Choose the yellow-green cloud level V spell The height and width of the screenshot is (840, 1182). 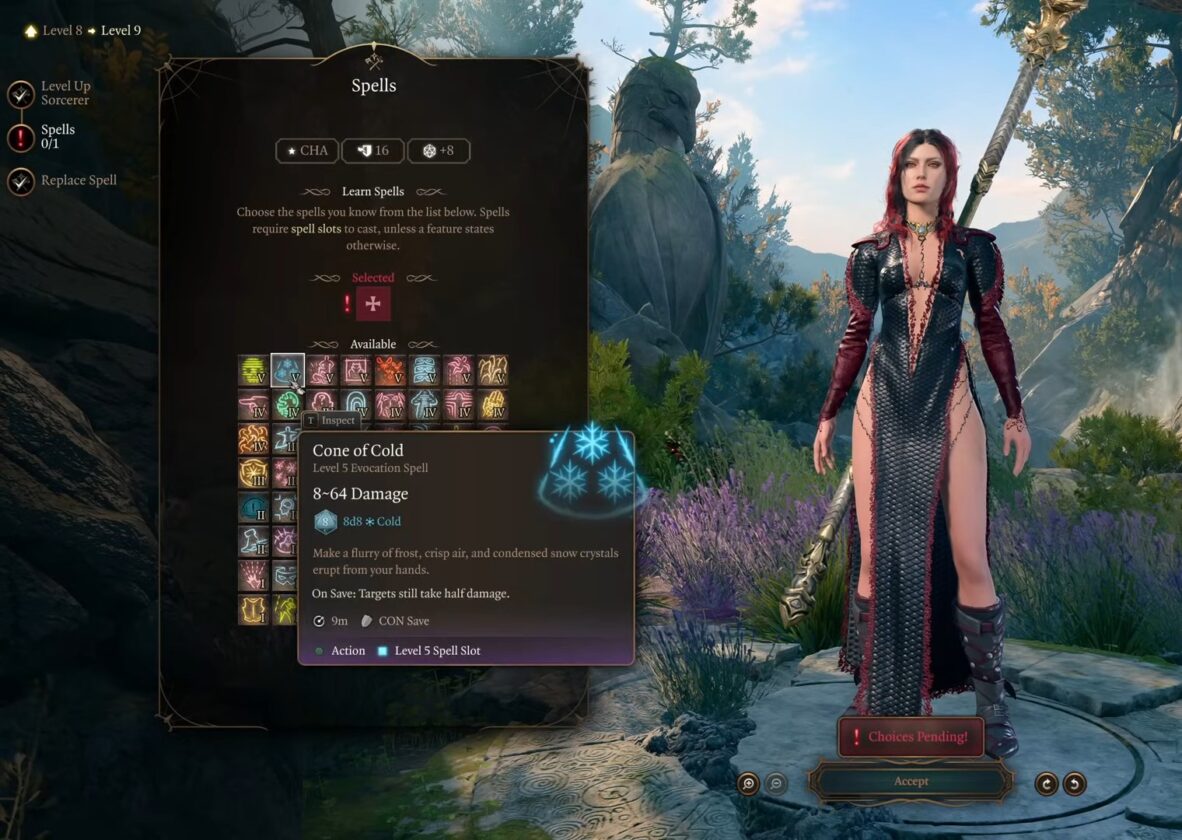tap(254, 370)
